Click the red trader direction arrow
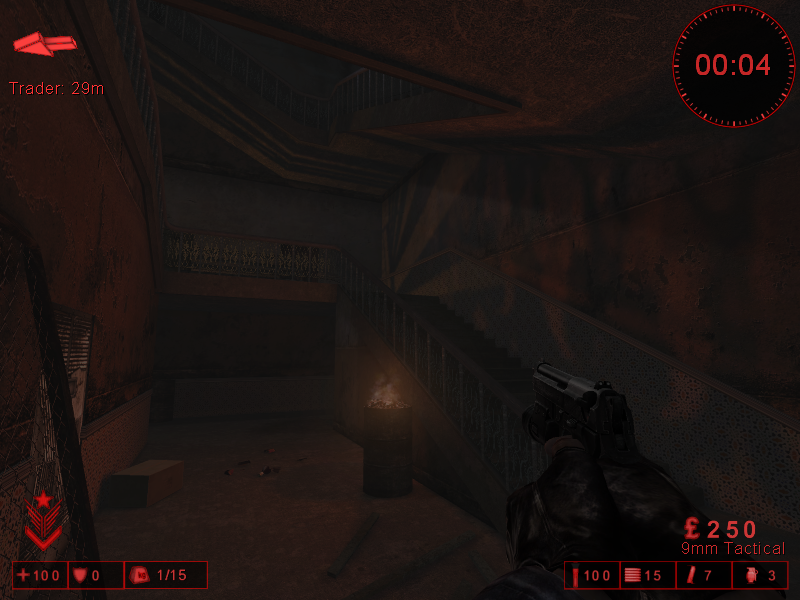 tap(45, 44)
